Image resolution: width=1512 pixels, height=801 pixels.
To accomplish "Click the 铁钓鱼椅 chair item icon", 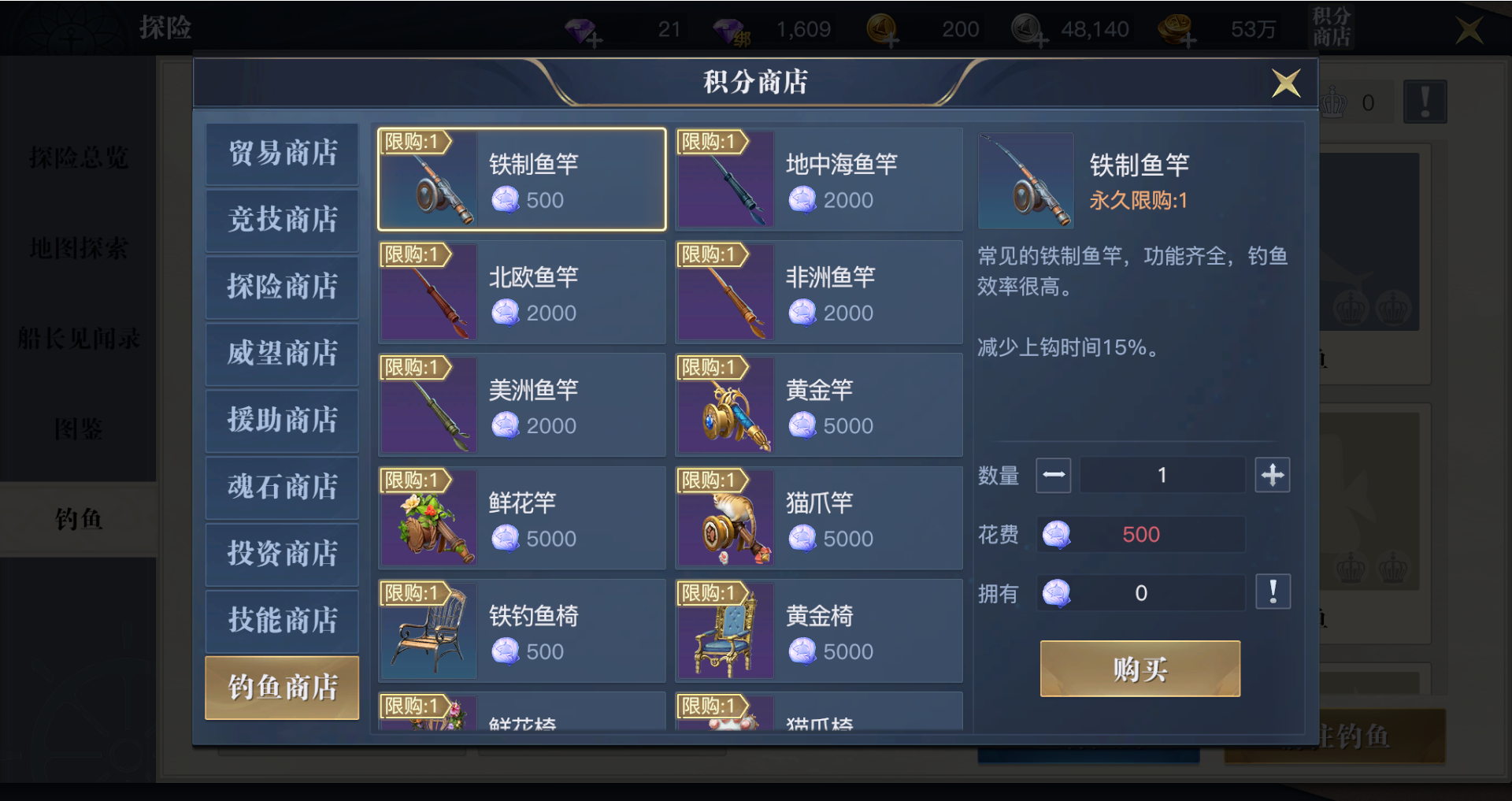I will coord(428,630).
